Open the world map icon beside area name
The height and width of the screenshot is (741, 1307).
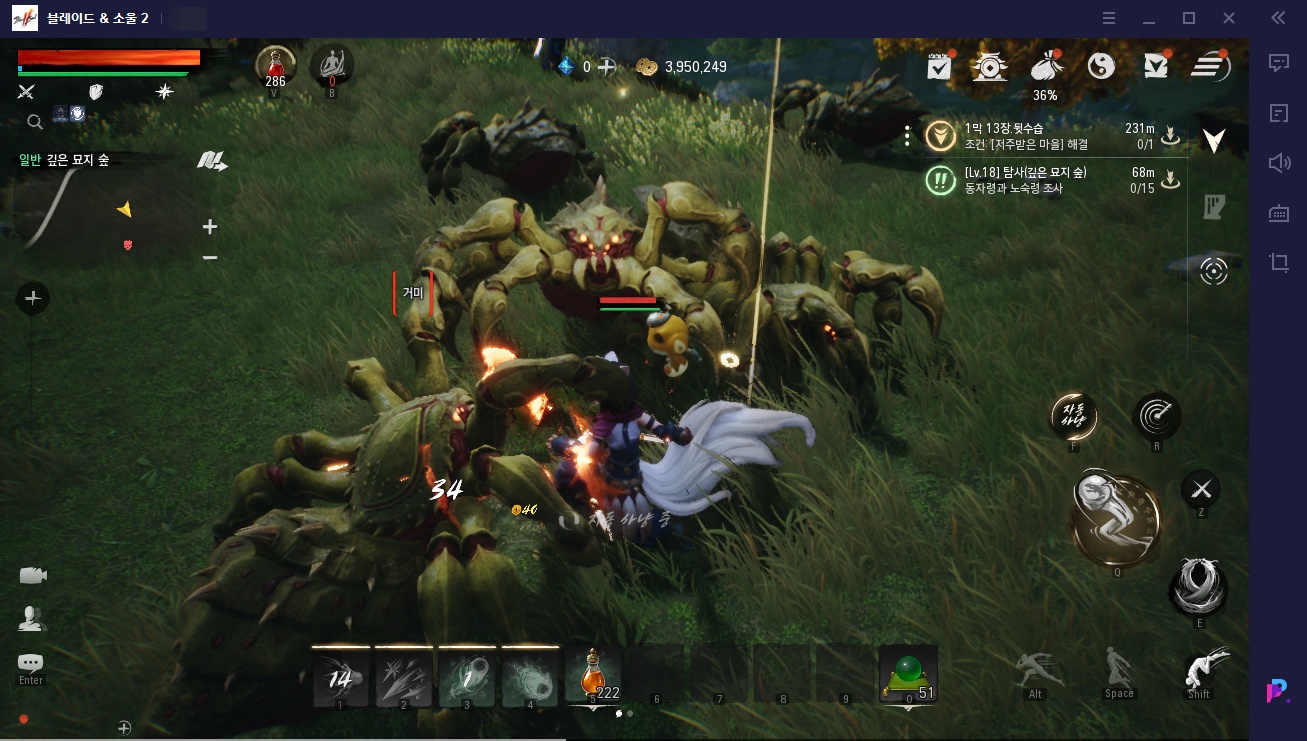[x=212, y=160]
